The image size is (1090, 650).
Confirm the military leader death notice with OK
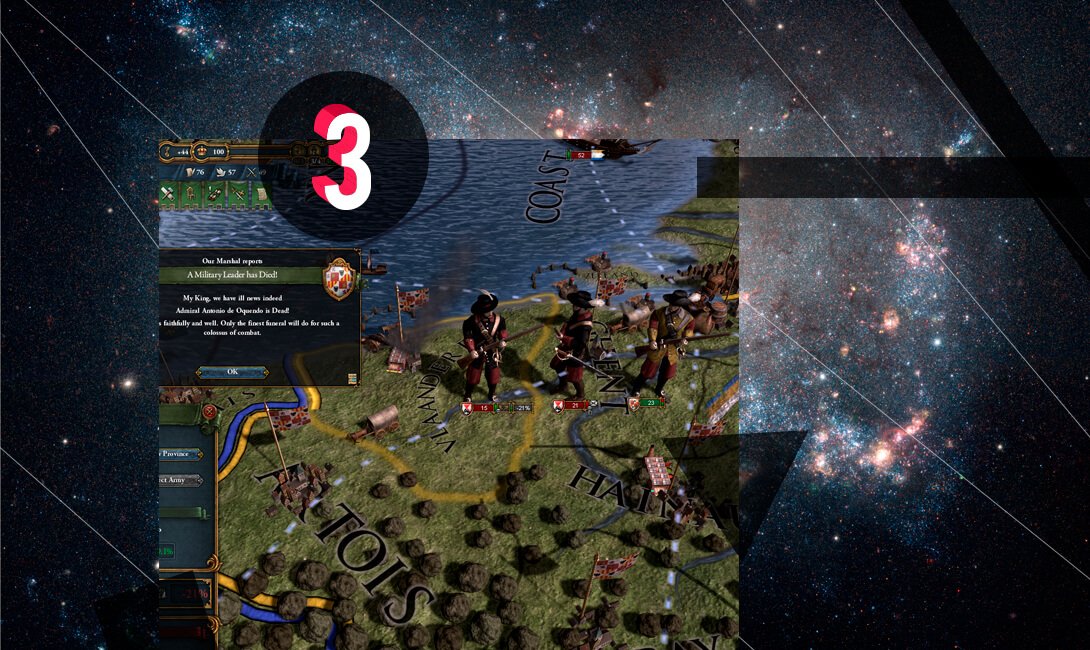pyautogui.click(x=232, y=372)
